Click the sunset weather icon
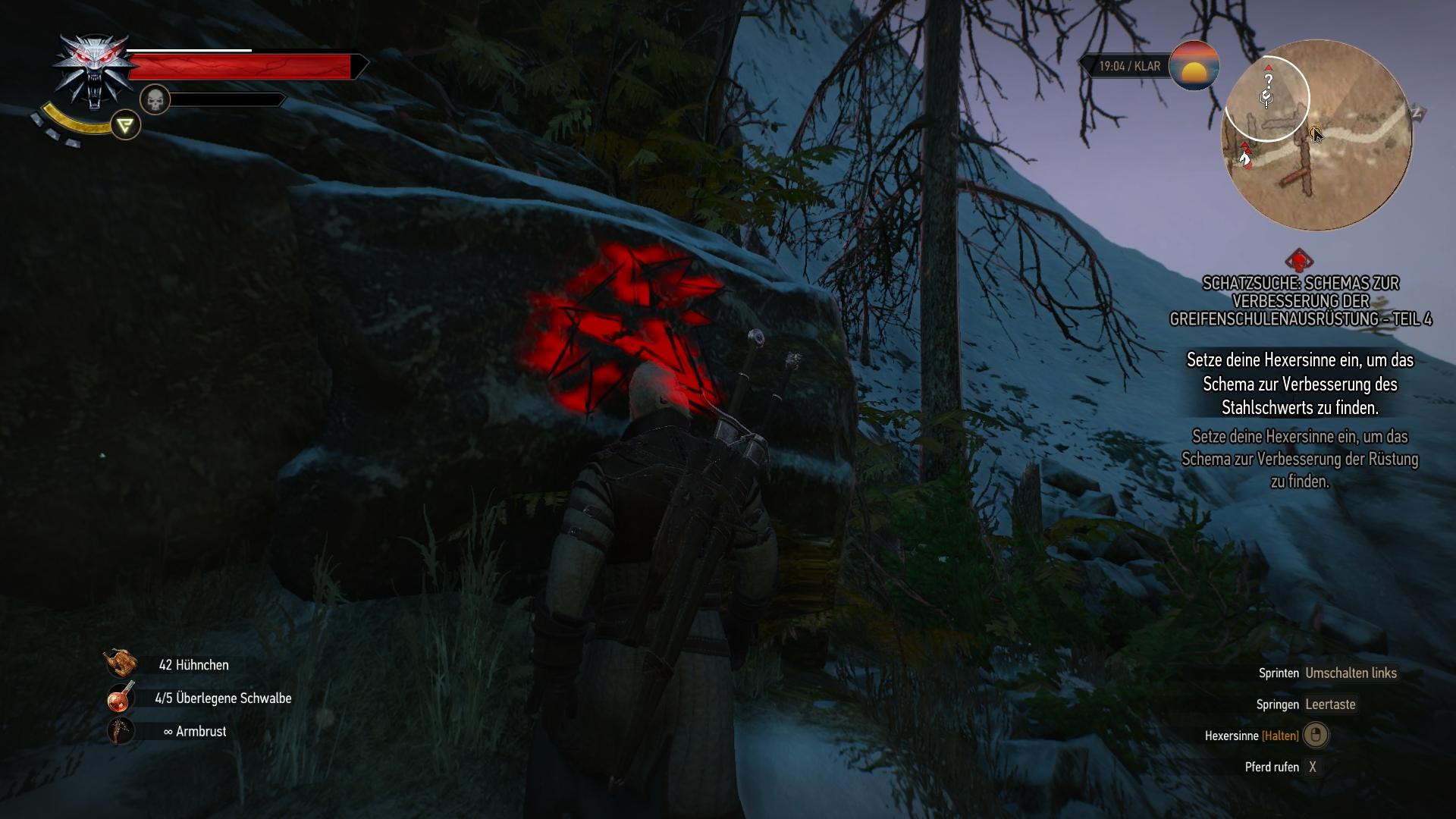The image size is (1456, 819). coord(1194,66)
